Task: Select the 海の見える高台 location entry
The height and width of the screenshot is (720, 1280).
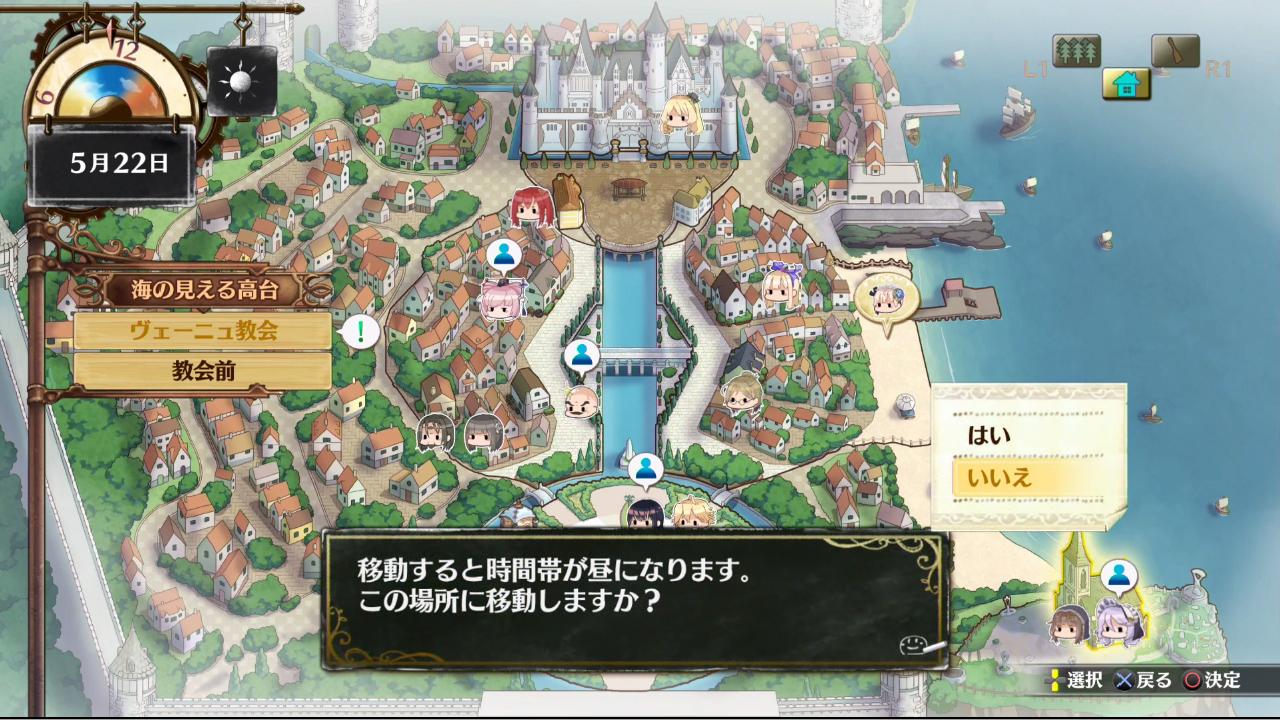Action: pos(204,291)
